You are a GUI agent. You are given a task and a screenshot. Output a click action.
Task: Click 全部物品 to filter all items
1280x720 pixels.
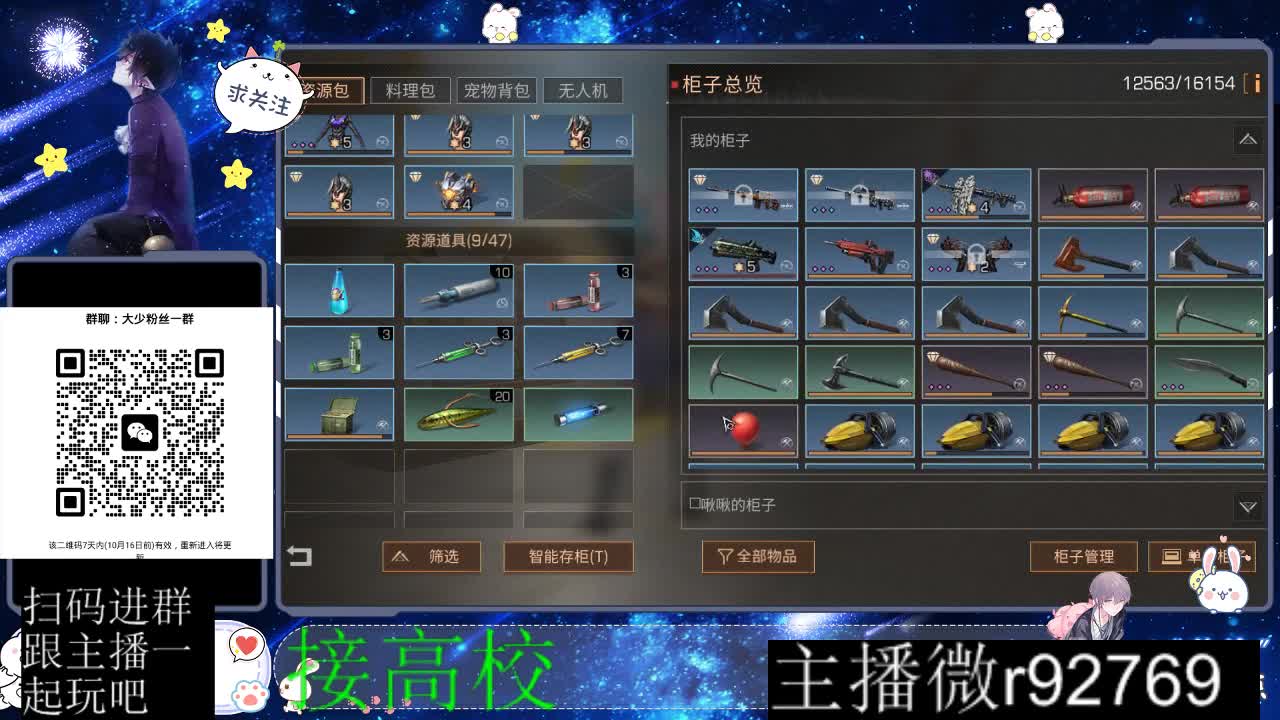click(758, 557)
